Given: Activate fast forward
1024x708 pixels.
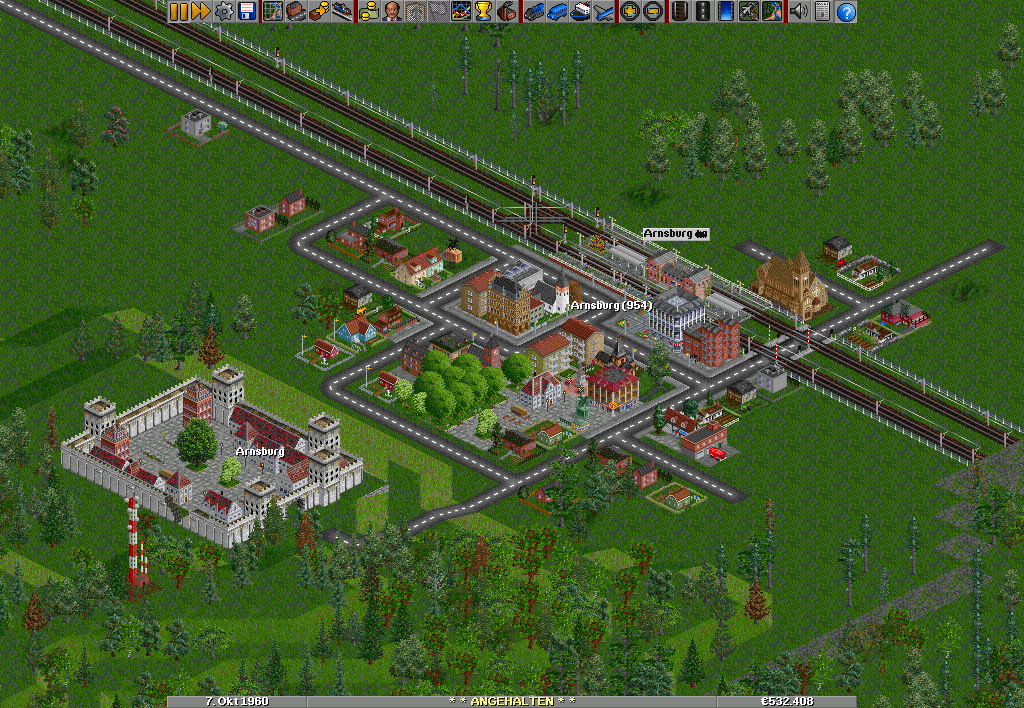Looking at the screenshot, I should pos(200,12).
